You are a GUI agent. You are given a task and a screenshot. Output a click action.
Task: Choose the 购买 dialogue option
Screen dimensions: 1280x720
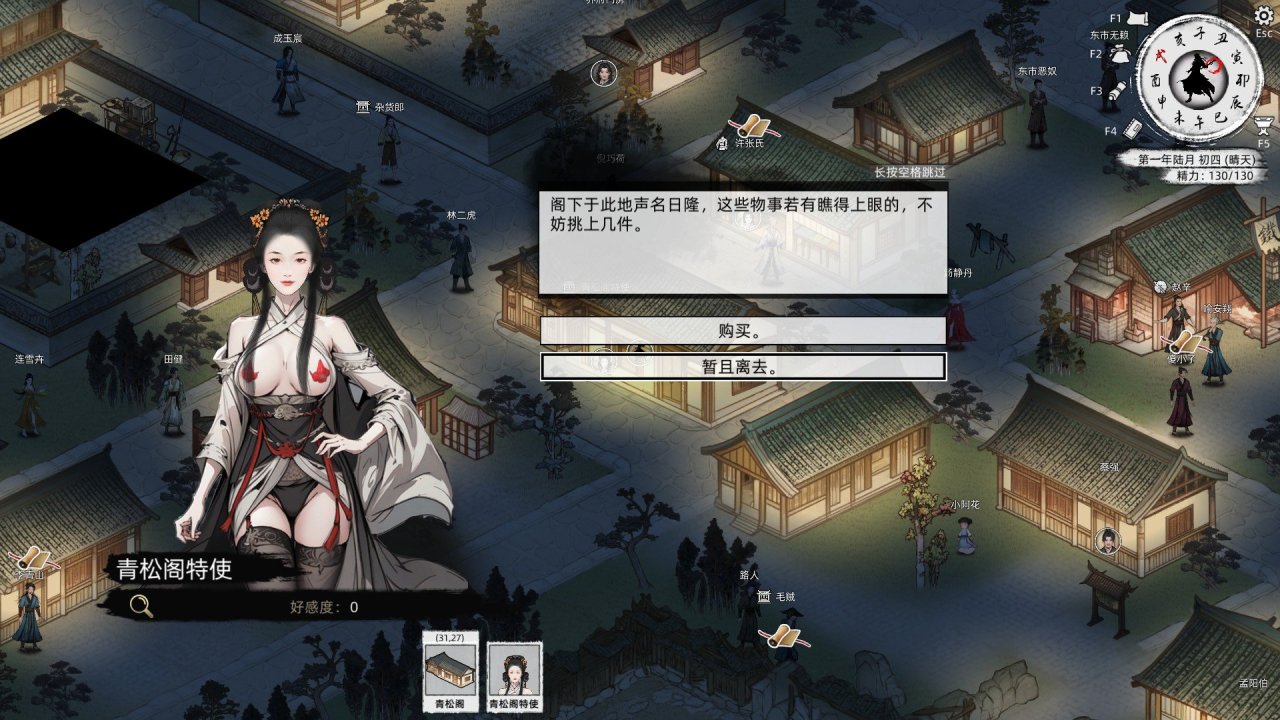(x=743, y=331)
